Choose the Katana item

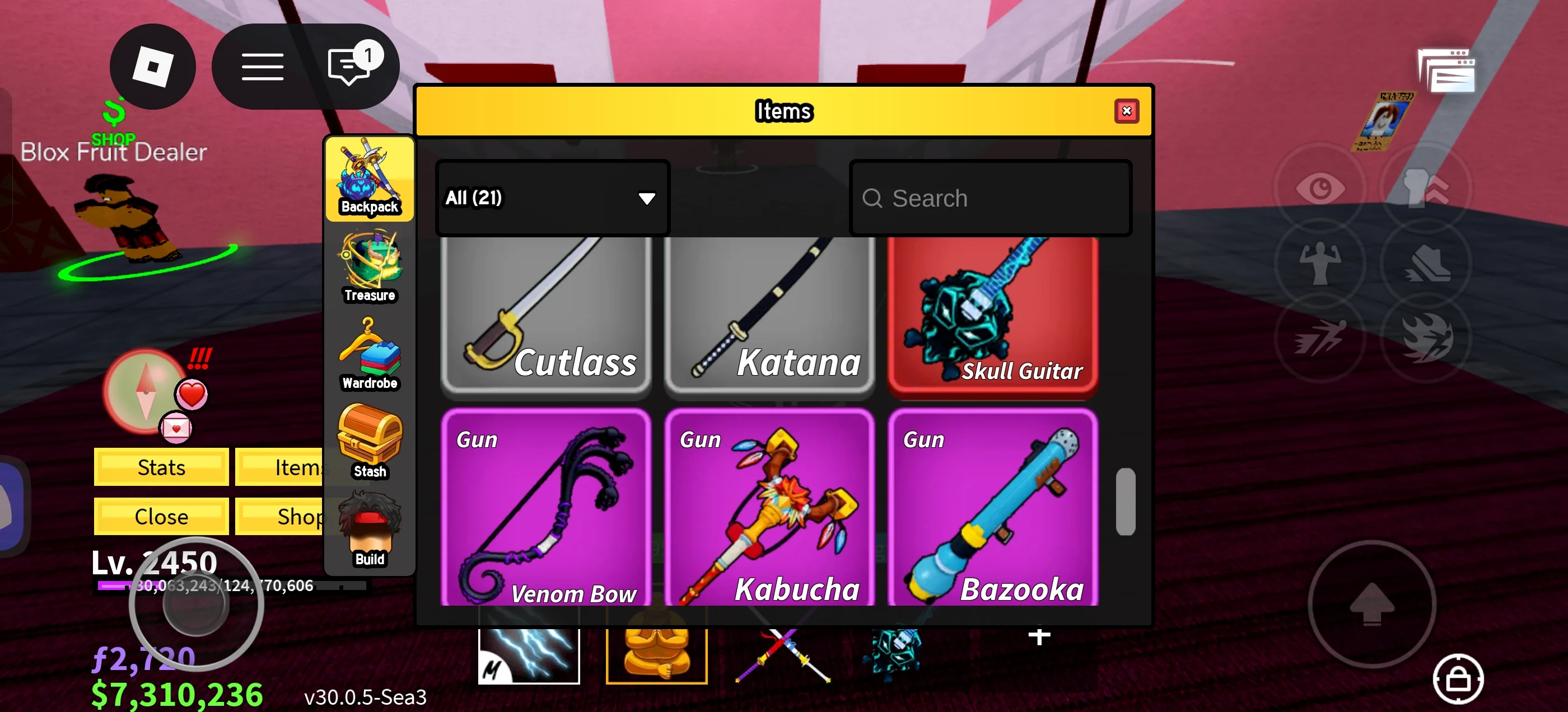(x=769, y=313)
